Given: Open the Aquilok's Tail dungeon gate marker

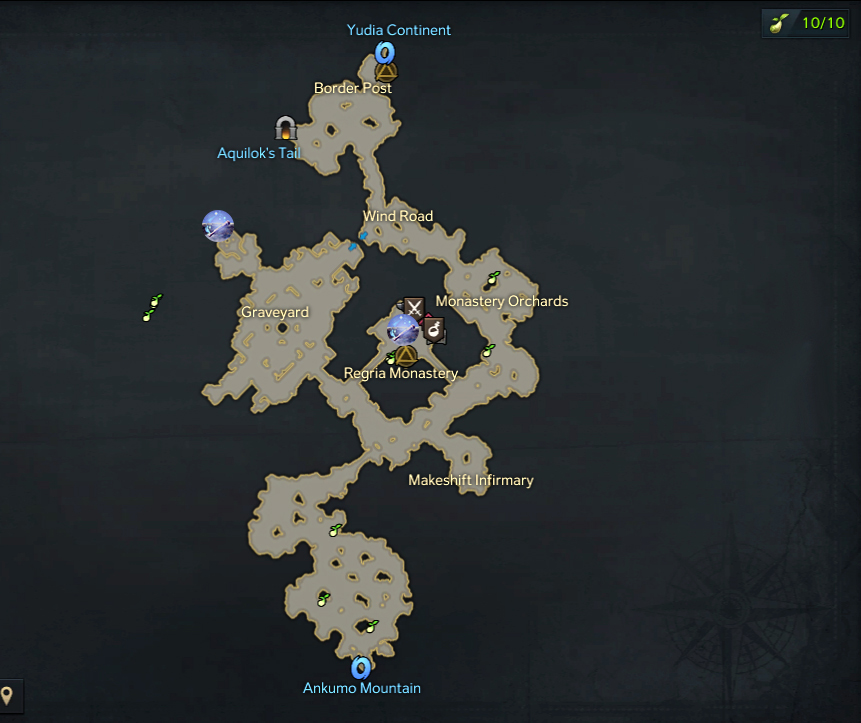Looking at the screenshot, I should coord(286,129).
